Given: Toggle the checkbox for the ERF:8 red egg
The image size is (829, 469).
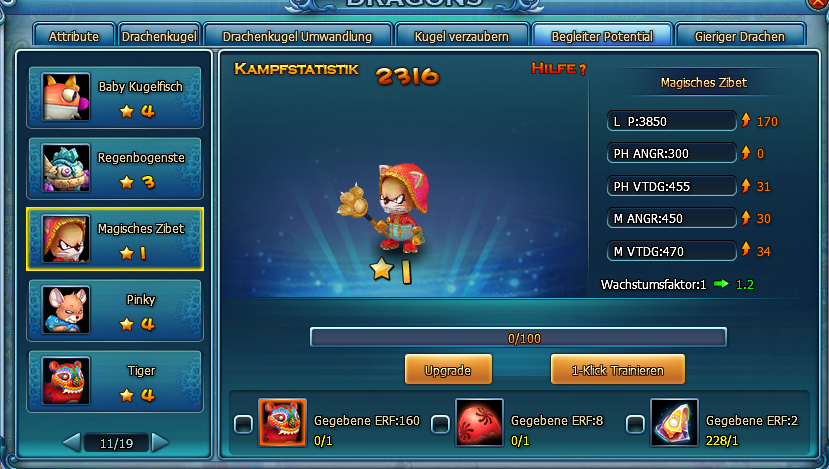Looking at the screenshot, I should [x=439, y=425].
